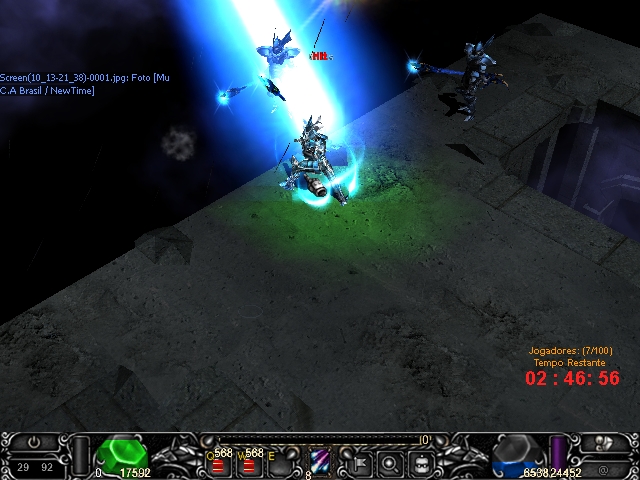
Task: Click the magnifying glass button
Action: pos(391,463)
